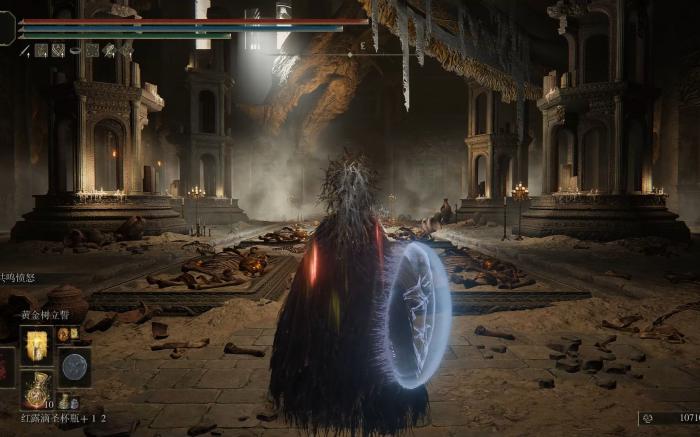Screen dimensions: 700x437
Task: Select the Golden Vow incantation slot
Action: (37, 346)
